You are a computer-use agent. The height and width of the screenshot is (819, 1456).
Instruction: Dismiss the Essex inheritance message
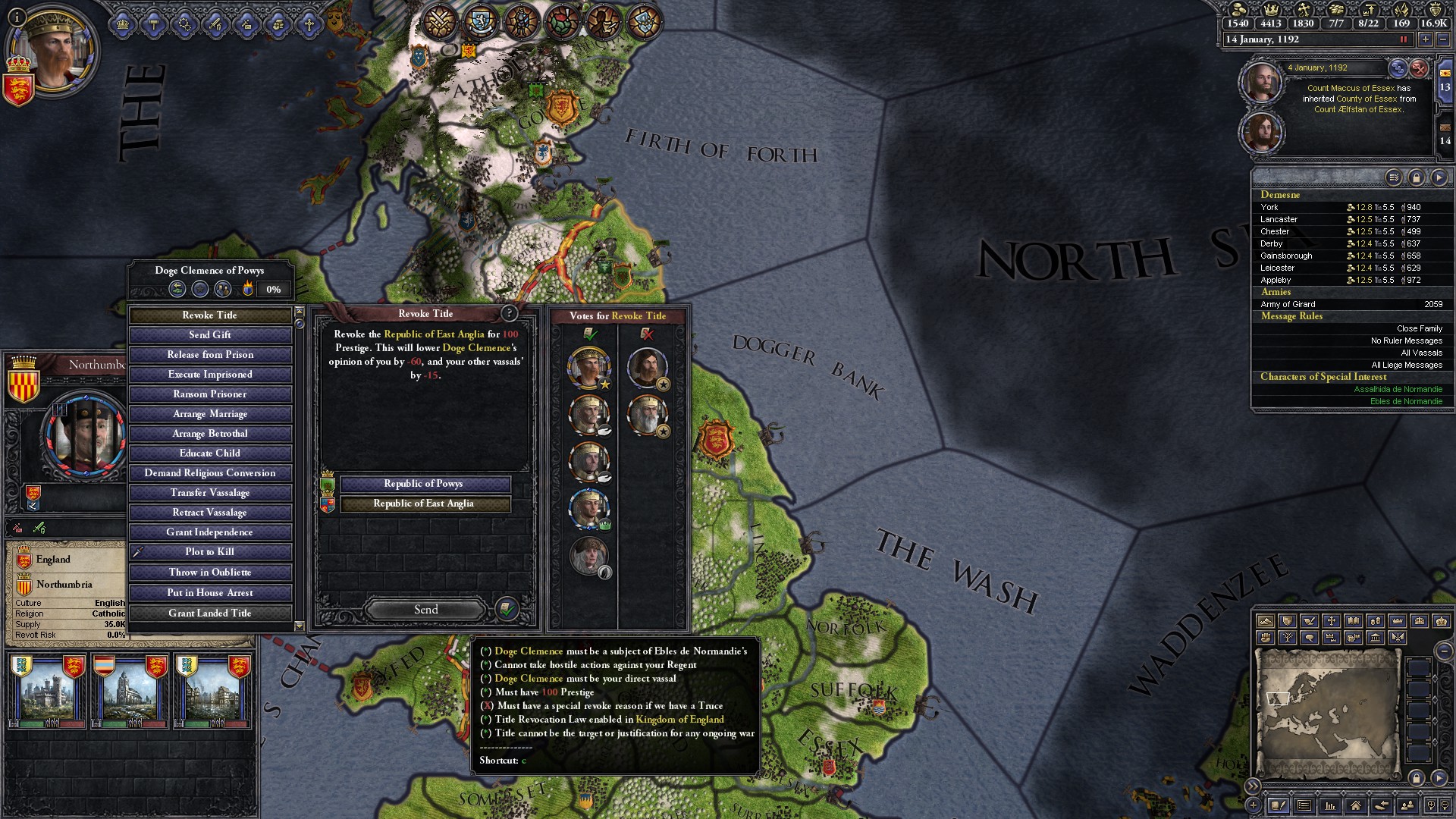(1419, 68)
